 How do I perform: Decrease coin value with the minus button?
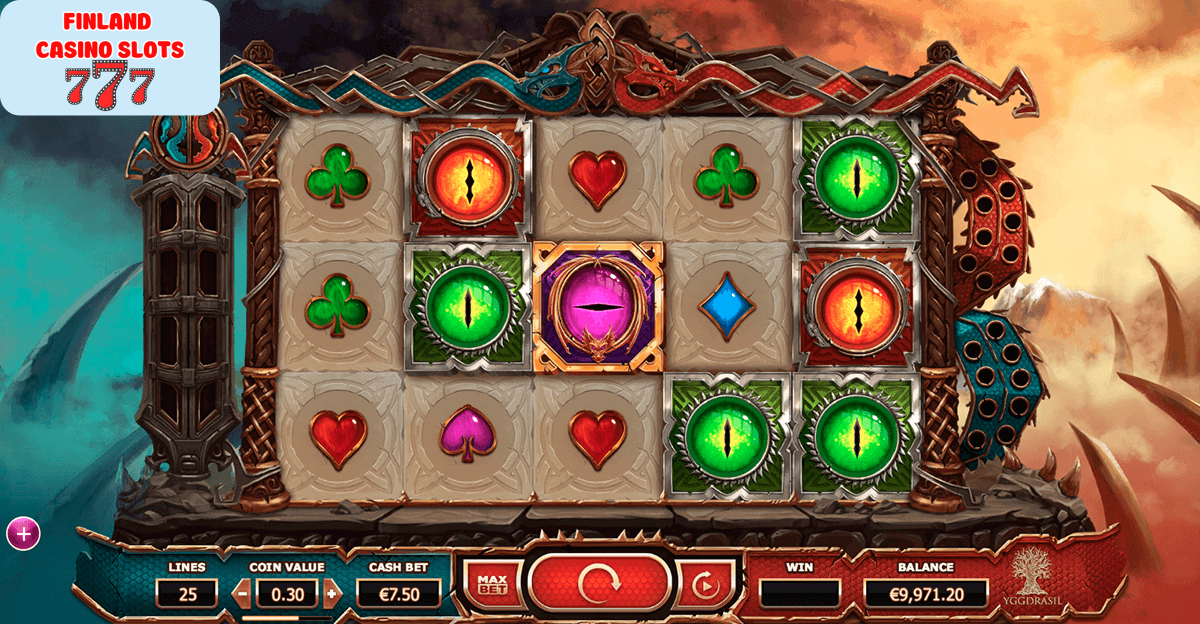[242, 593]
